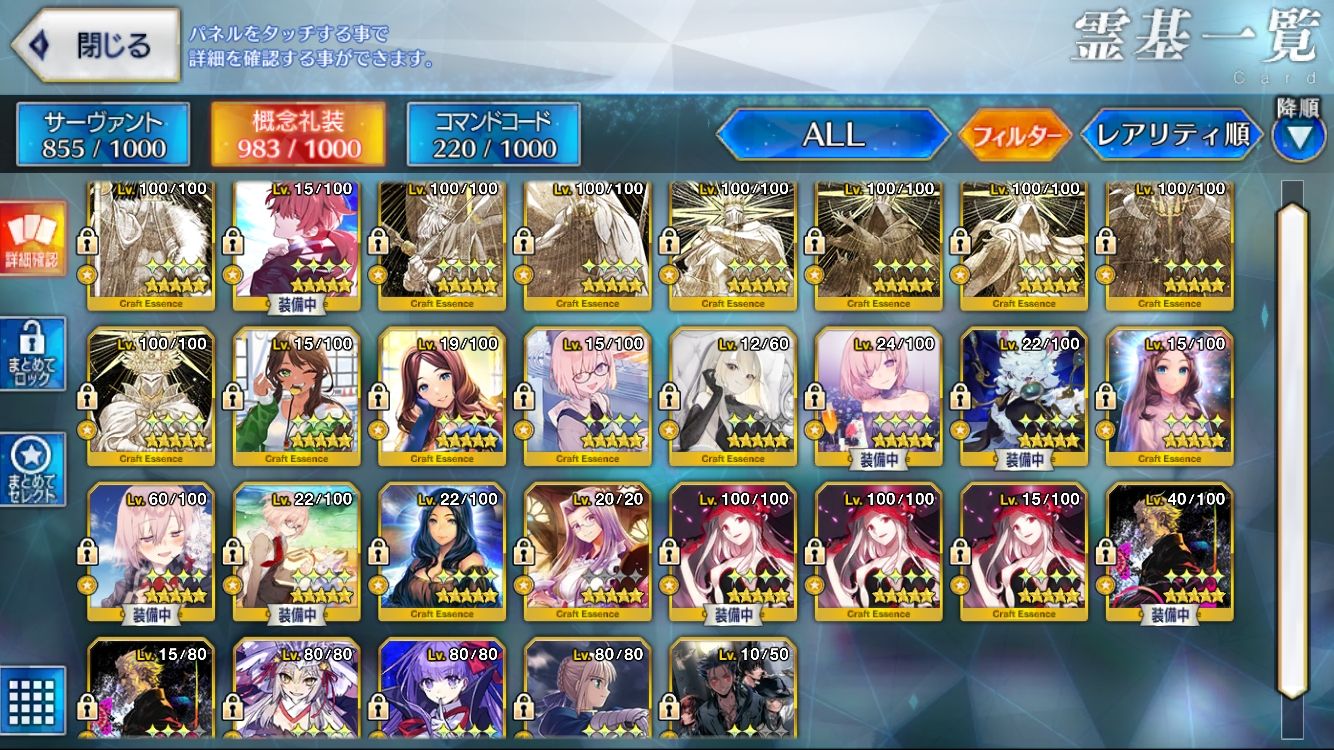Select the Lv. 12/60 craft essence
The width and height of the screenshot is (1334, 750).
click(x=732, y=395)
